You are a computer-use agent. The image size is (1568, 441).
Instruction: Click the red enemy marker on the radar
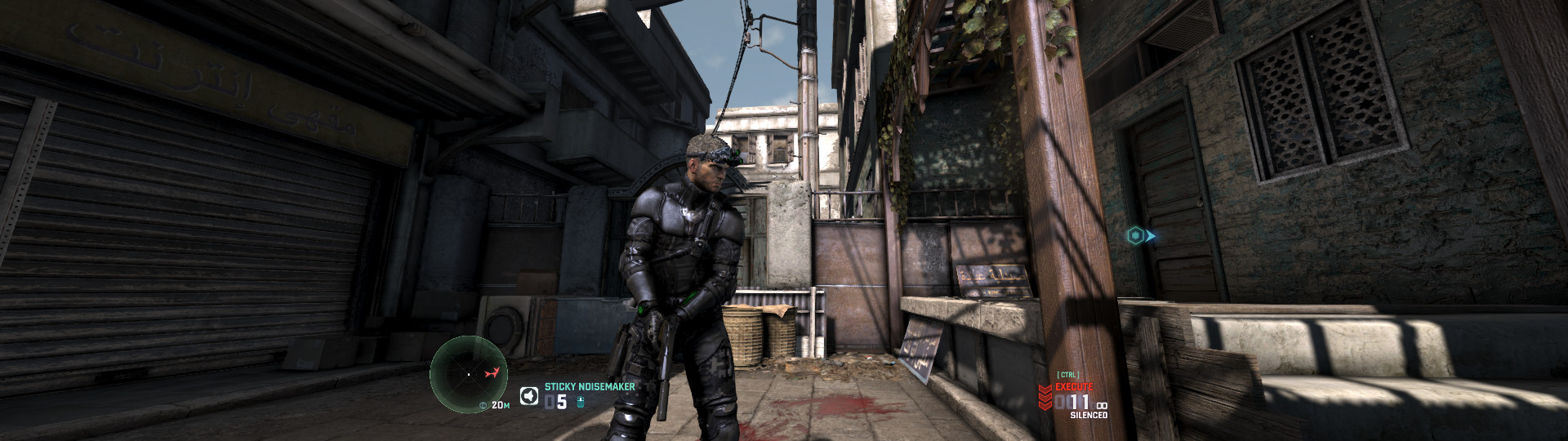[x=491, y=373]
